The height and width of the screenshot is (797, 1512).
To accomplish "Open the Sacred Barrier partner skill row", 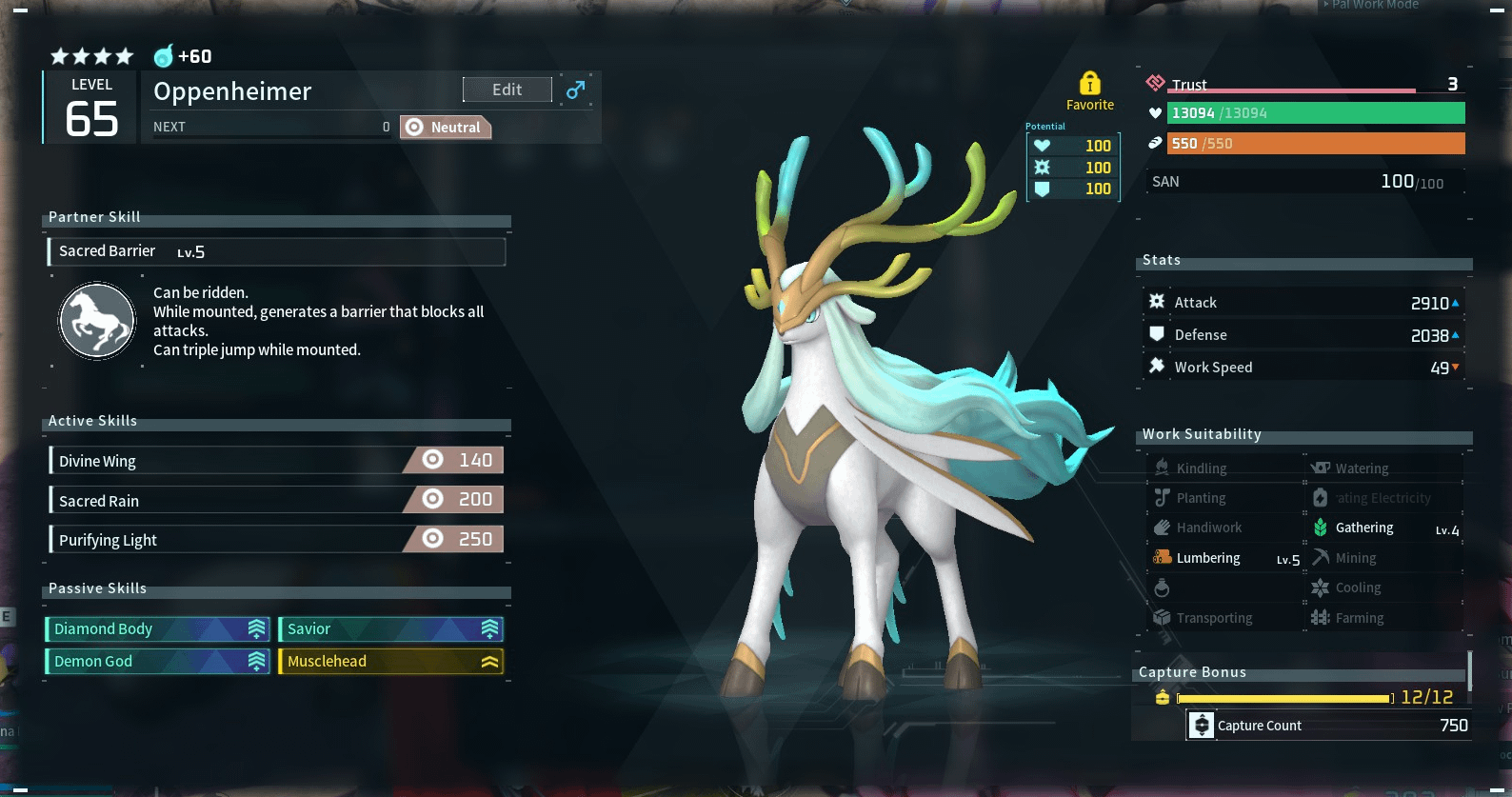I will (x=276, y=251).
